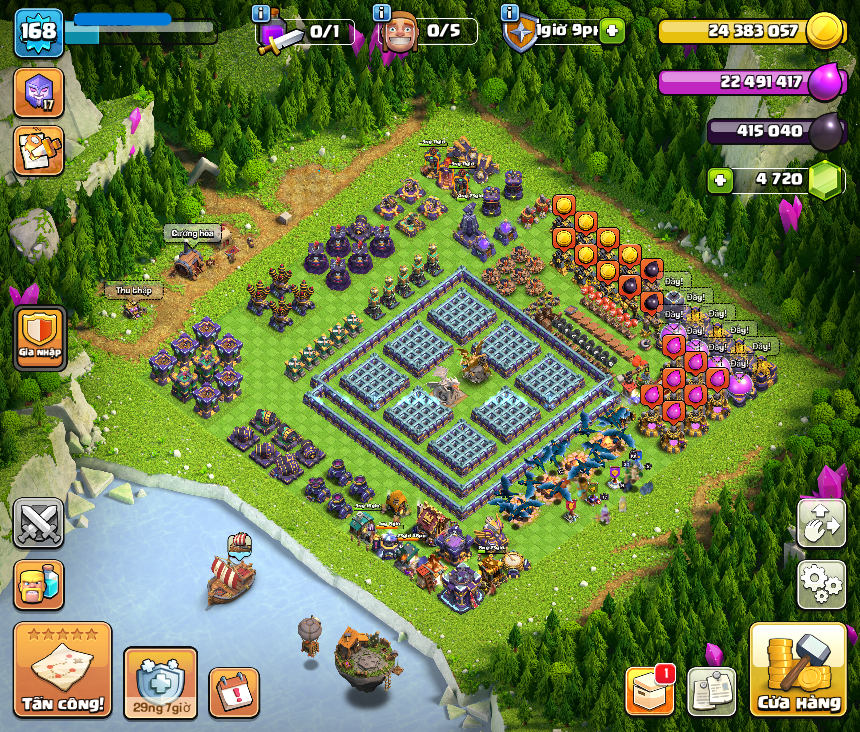Add gems with the green plus button
Image resolution: width=860 pixels, height=732 pixels.
(x=718, y=180)
